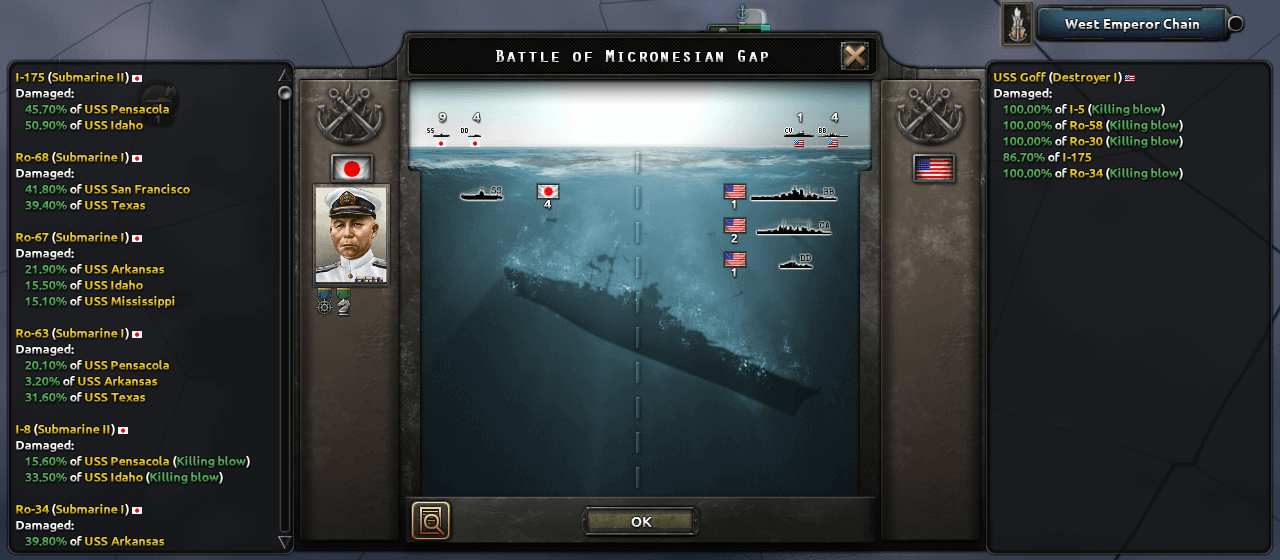Select the American heavy cruiser group
This screenshot has height=560, width=1280.
click(792, 228)
